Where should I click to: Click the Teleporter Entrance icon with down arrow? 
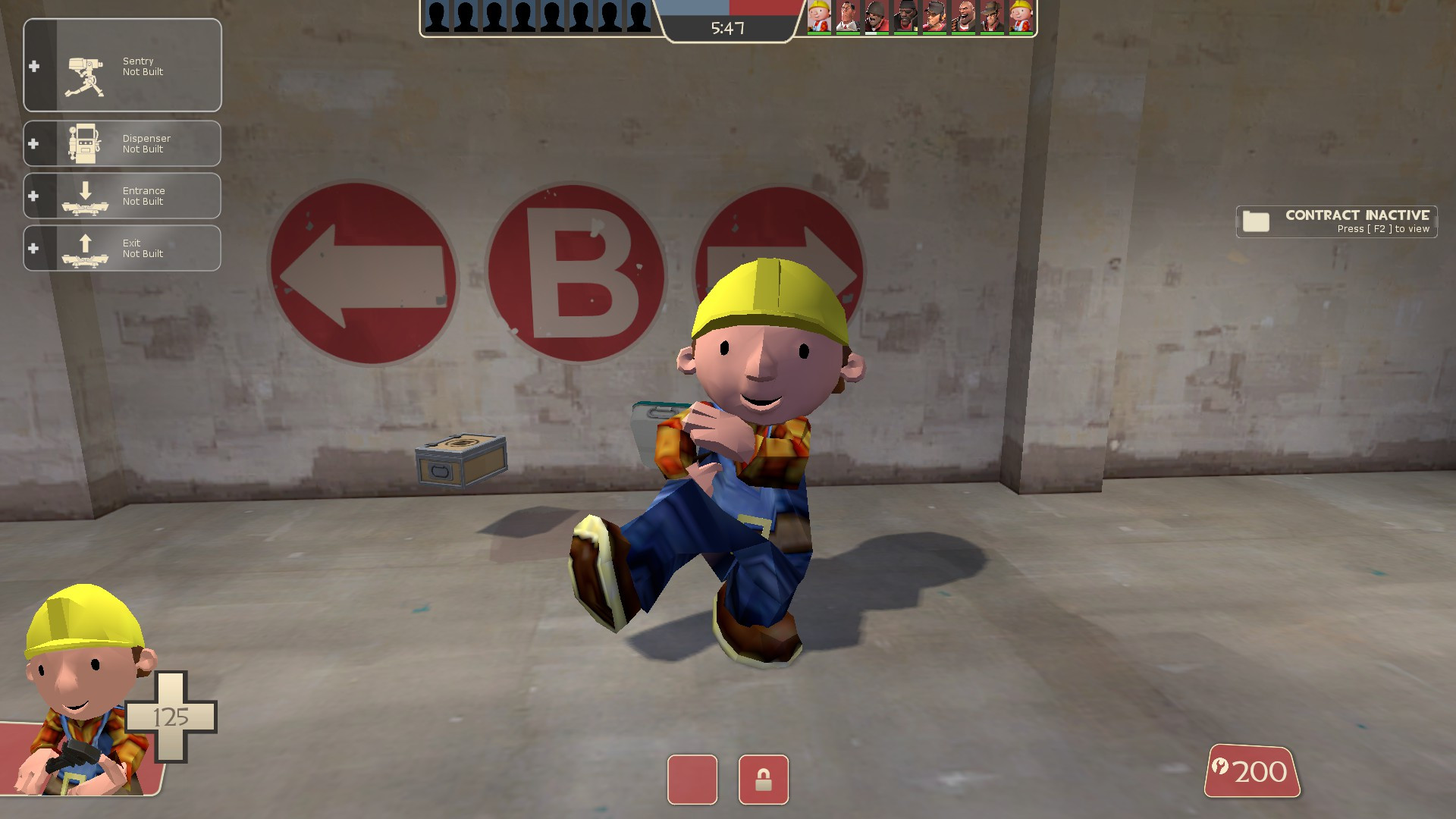(86, 196)
